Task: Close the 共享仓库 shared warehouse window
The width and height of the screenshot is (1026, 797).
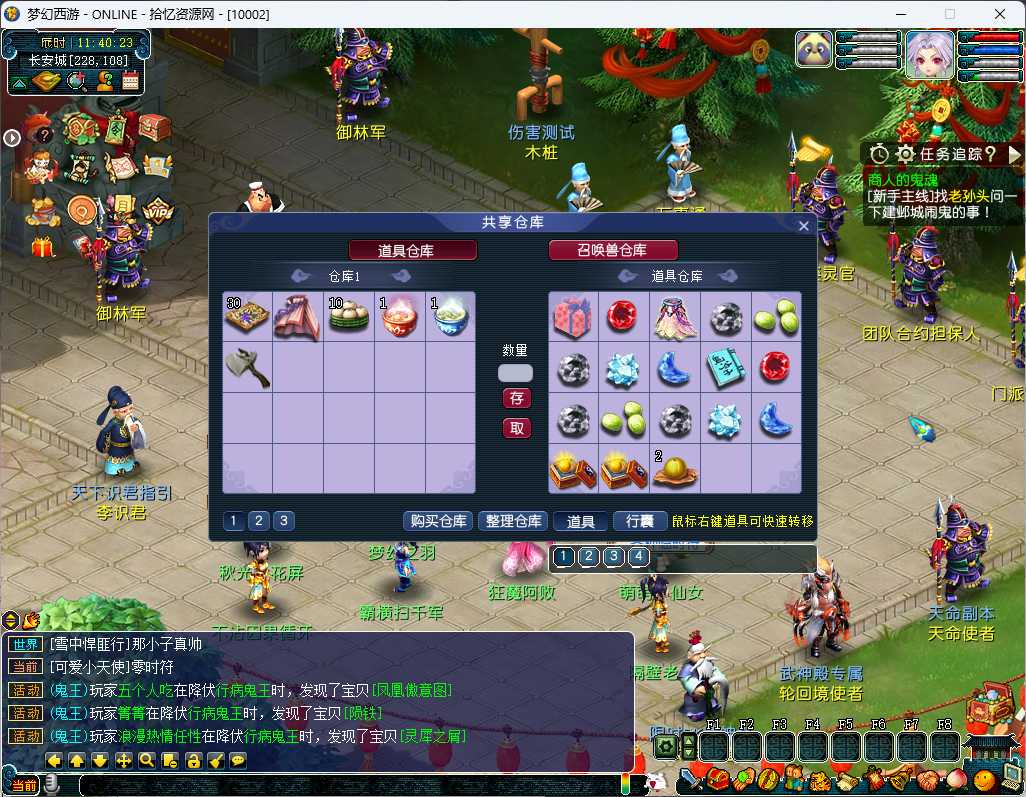Action: tap(803, 226)
